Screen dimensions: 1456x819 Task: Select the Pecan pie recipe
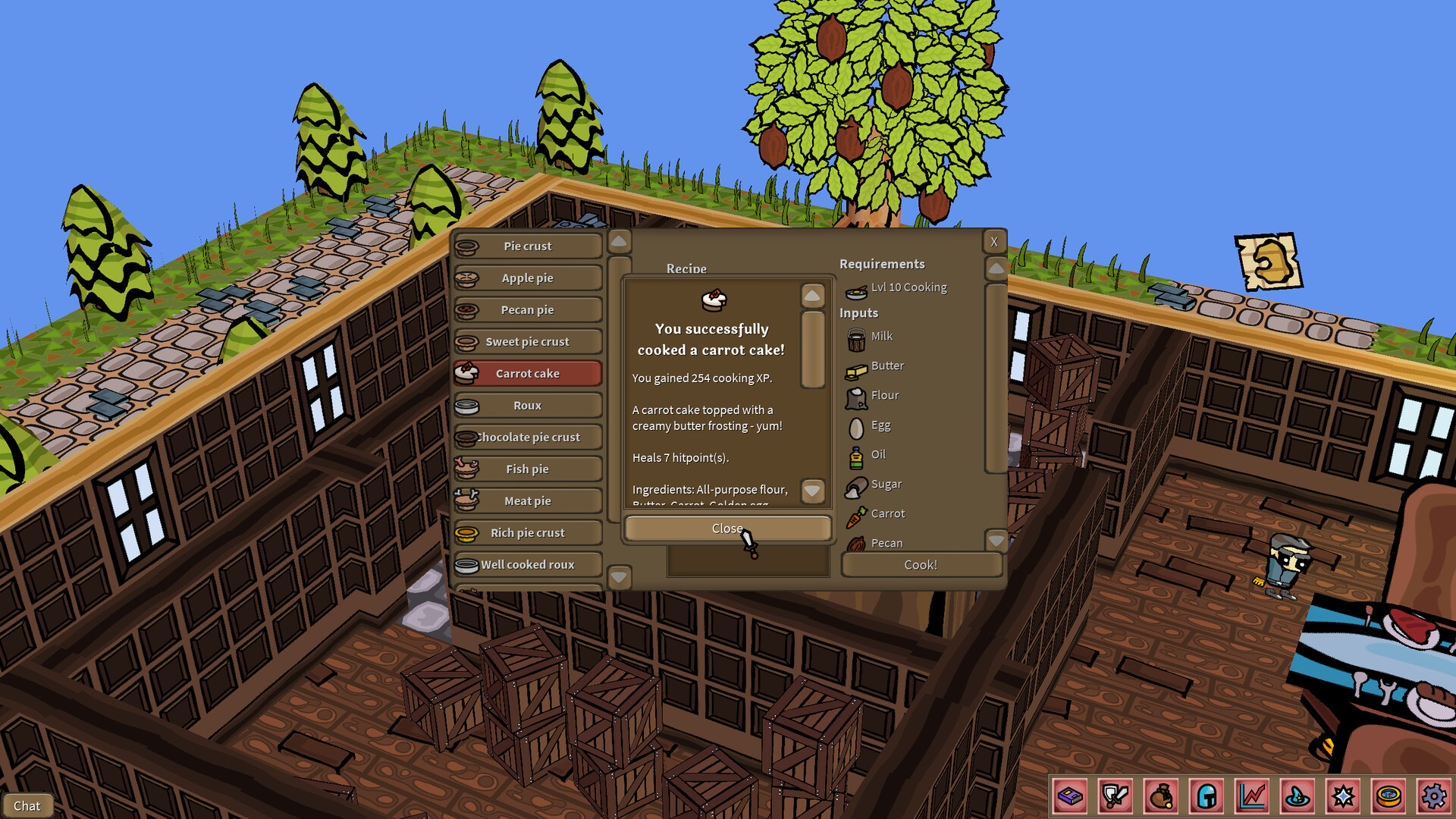pyautogui.click(x=527, y=309)
